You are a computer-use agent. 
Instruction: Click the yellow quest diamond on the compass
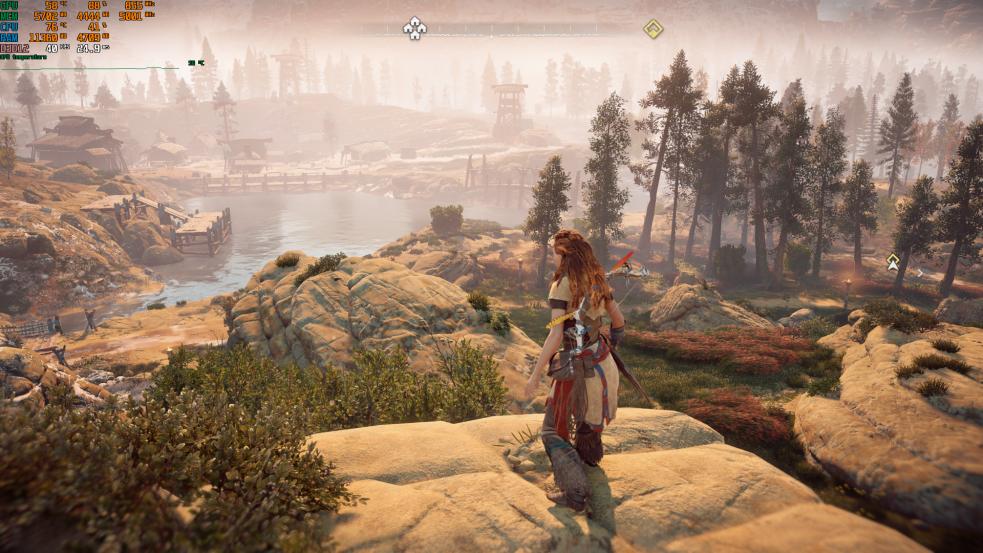pyautogui.click(x=653, y=28)
